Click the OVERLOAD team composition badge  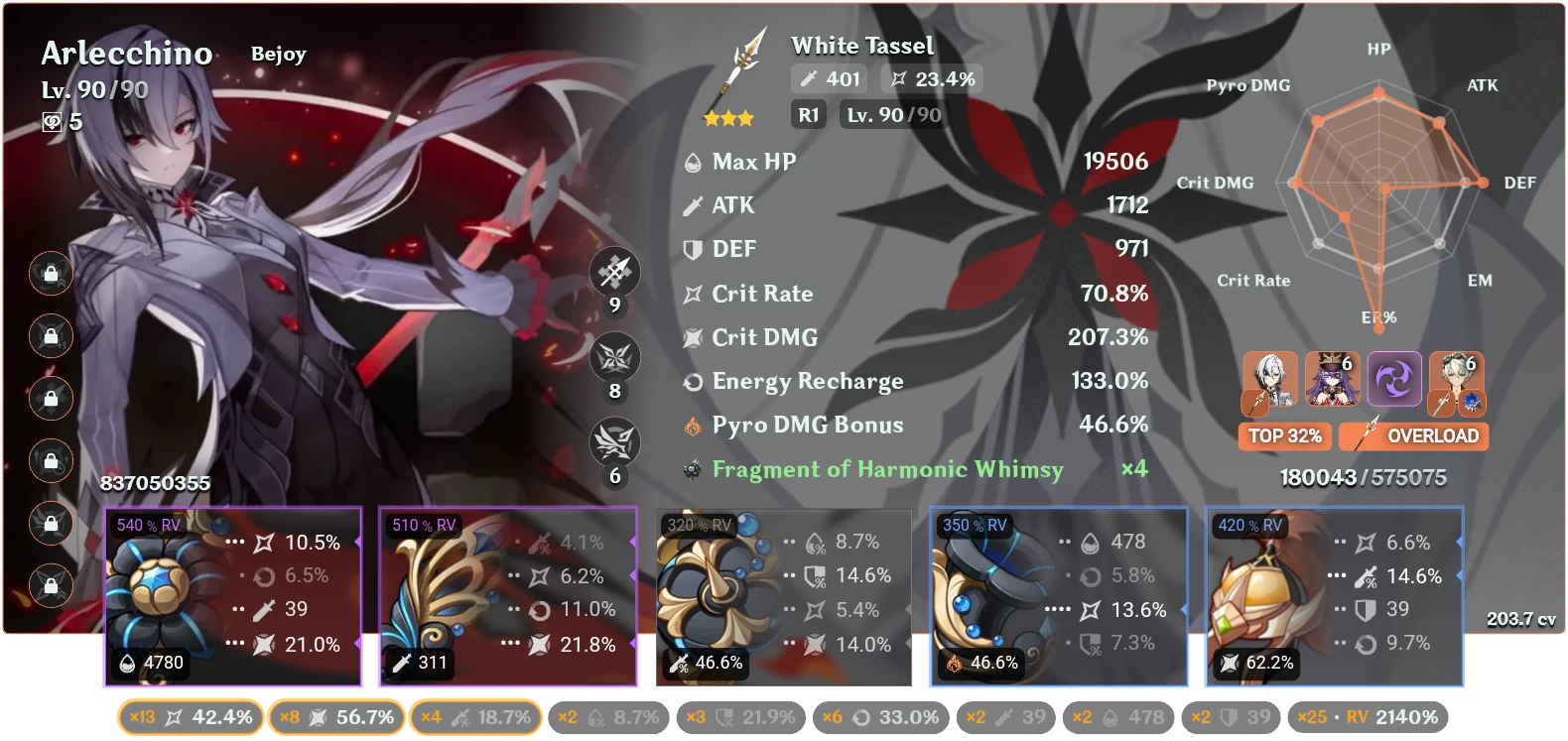click(1413, 436)
